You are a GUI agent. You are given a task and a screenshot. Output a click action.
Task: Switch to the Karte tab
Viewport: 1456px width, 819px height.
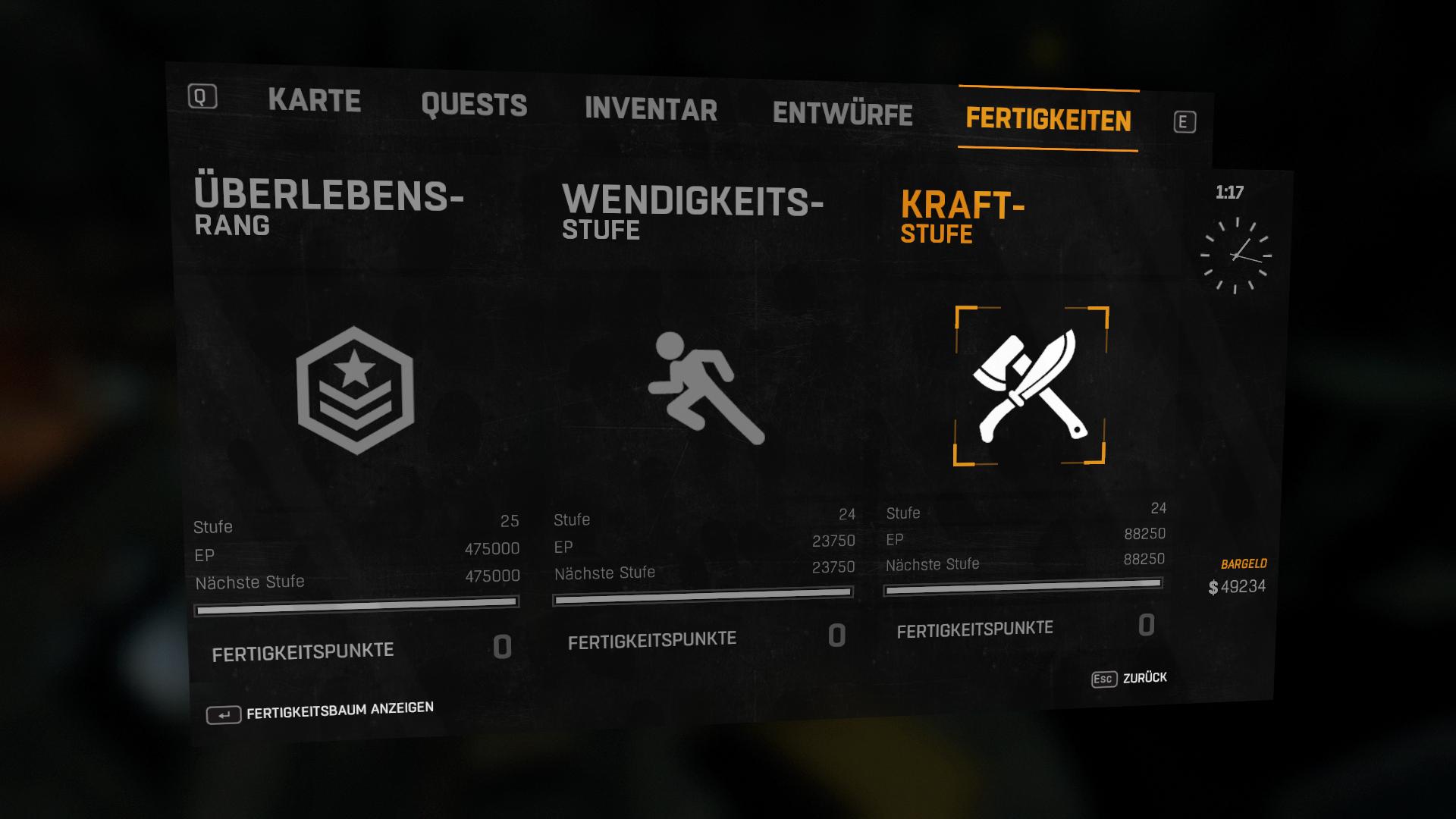click(315, 99)
